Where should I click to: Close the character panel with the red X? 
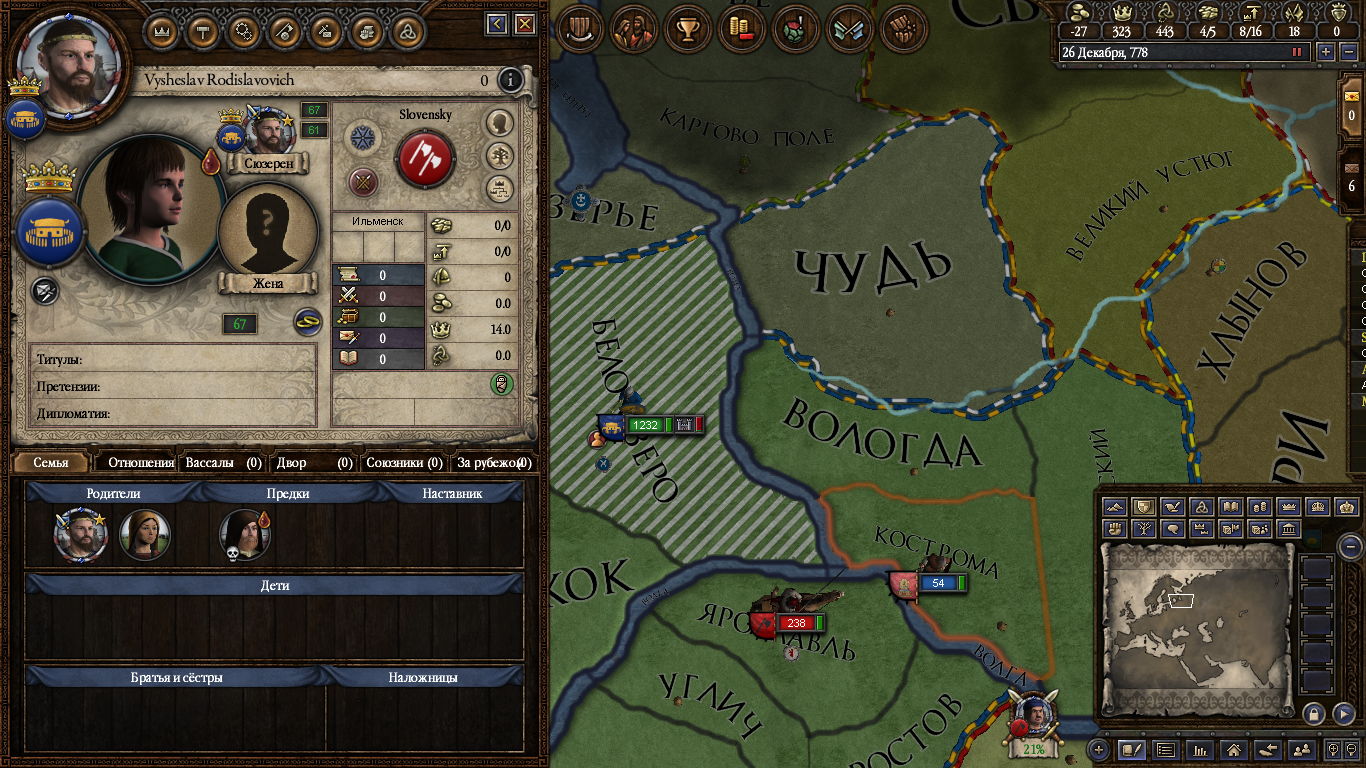522,24
